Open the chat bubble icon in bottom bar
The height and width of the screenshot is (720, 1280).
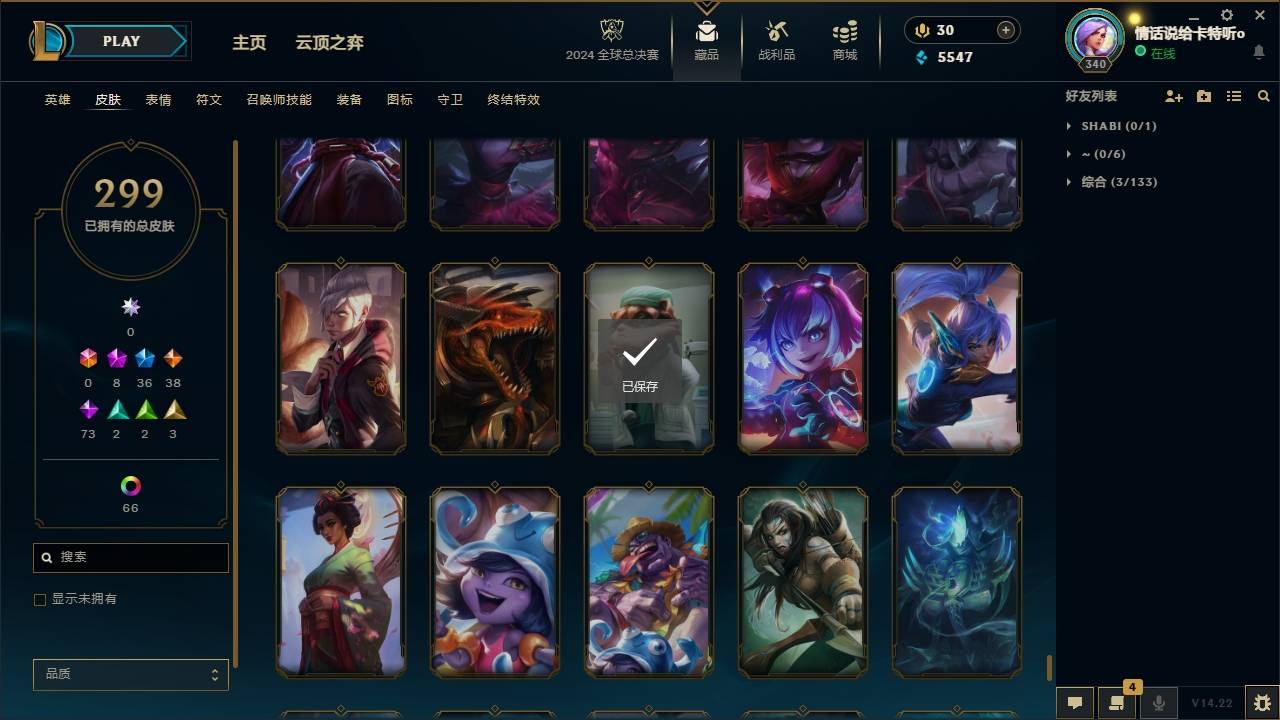pyautogui.click(x=1073, y=701)
